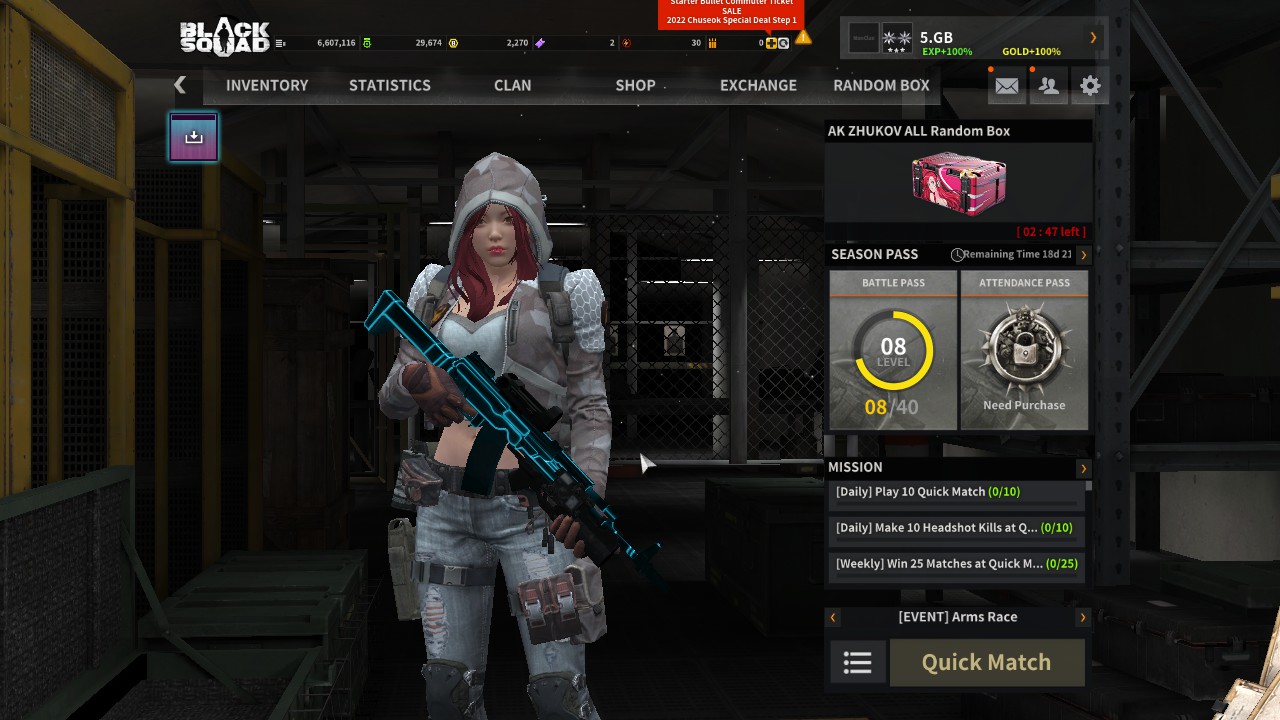1280x720 pixels.
Task: Open the gear settings icon
Action: click(1090, 86)
